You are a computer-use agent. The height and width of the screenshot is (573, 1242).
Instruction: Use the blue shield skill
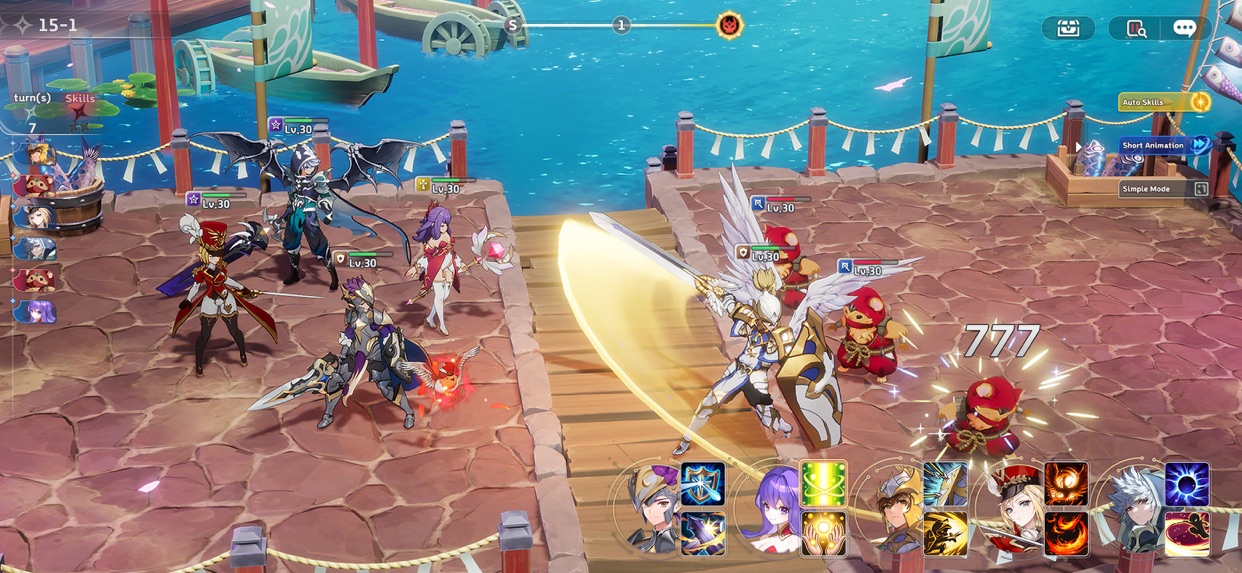click(x=703, y=484)
